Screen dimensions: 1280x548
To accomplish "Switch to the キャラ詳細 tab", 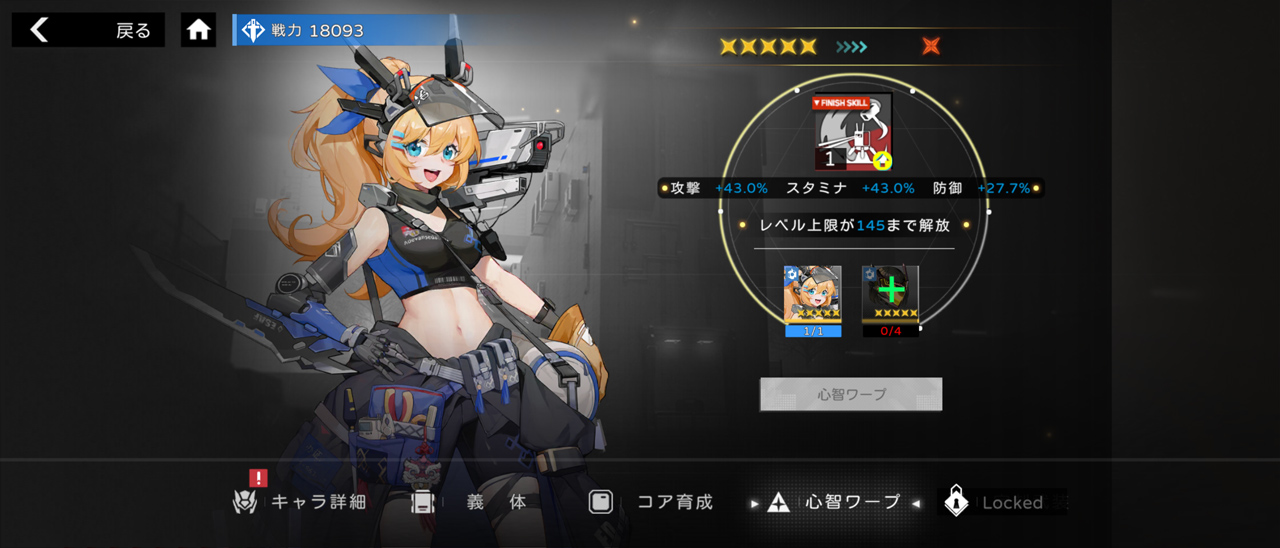I will [300, 502].
